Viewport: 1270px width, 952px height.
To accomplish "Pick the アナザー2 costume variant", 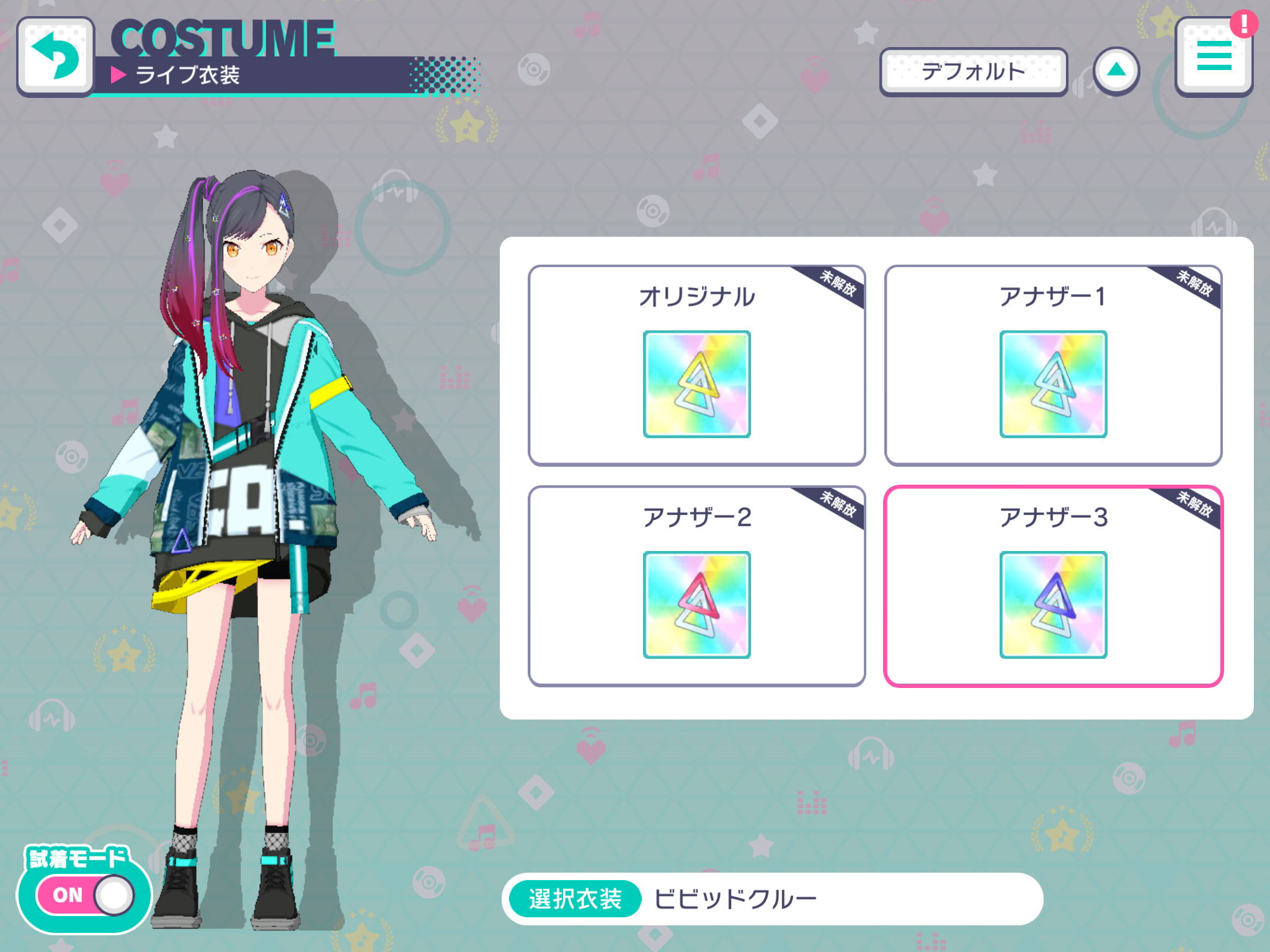I will [696, 586].
